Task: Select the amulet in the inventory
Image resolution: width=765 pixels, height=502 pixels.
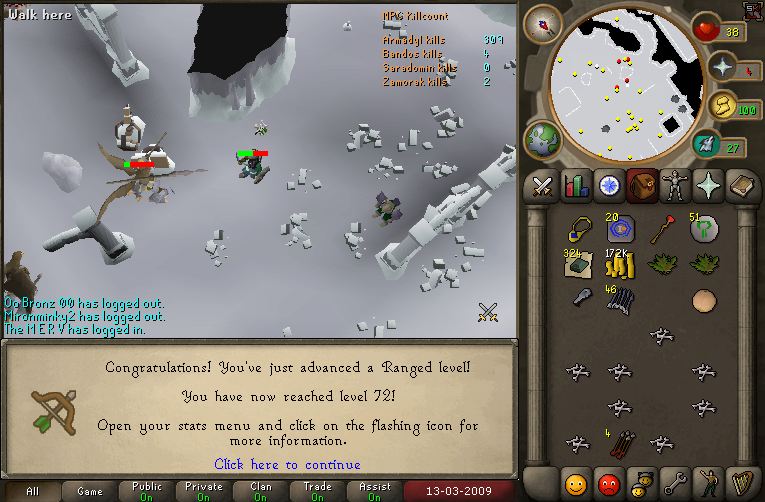Action: (577, 230)
